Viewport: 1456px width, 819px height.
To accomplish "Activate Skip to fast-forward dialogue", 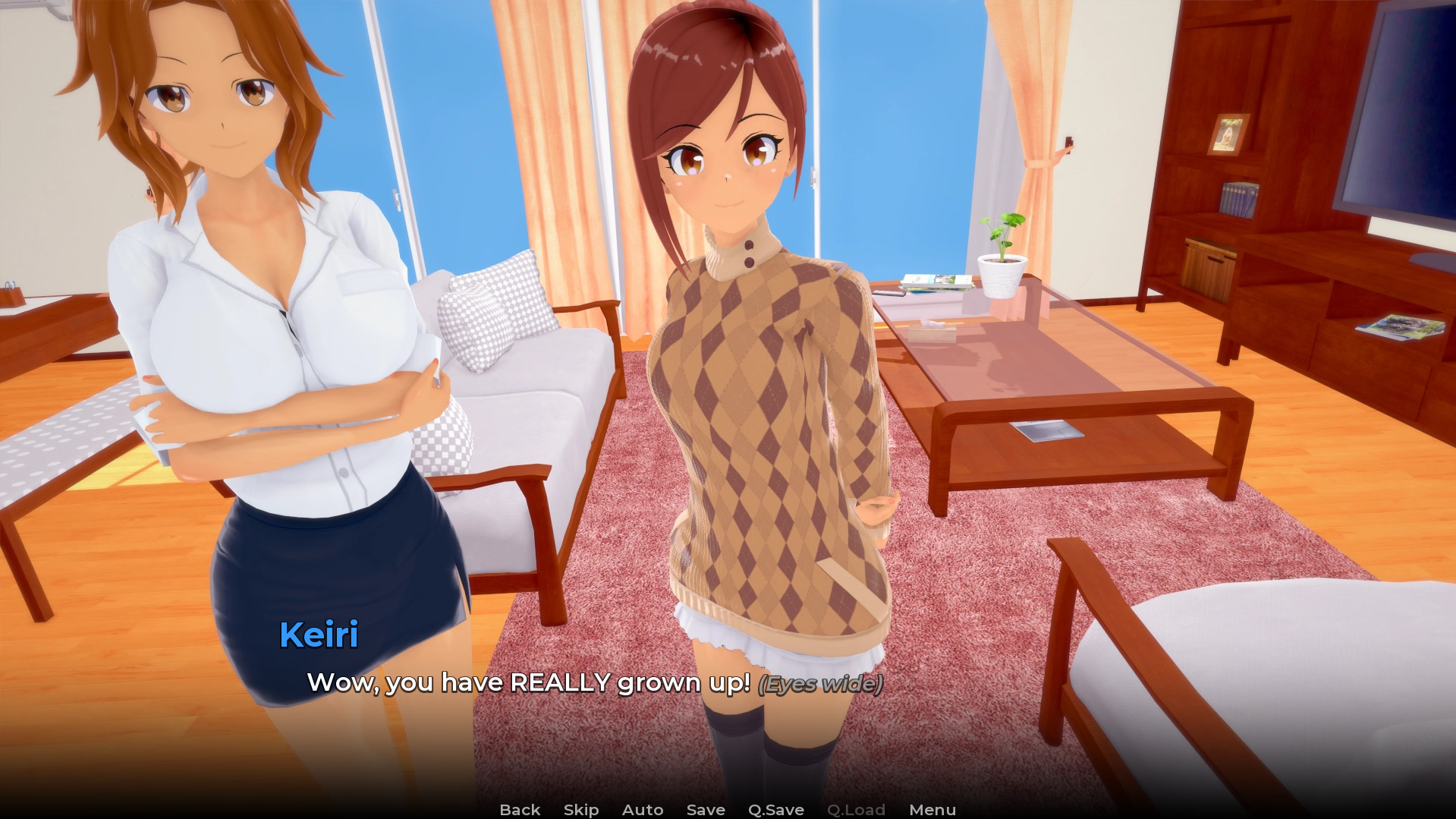I will click(x=581, y=810).
